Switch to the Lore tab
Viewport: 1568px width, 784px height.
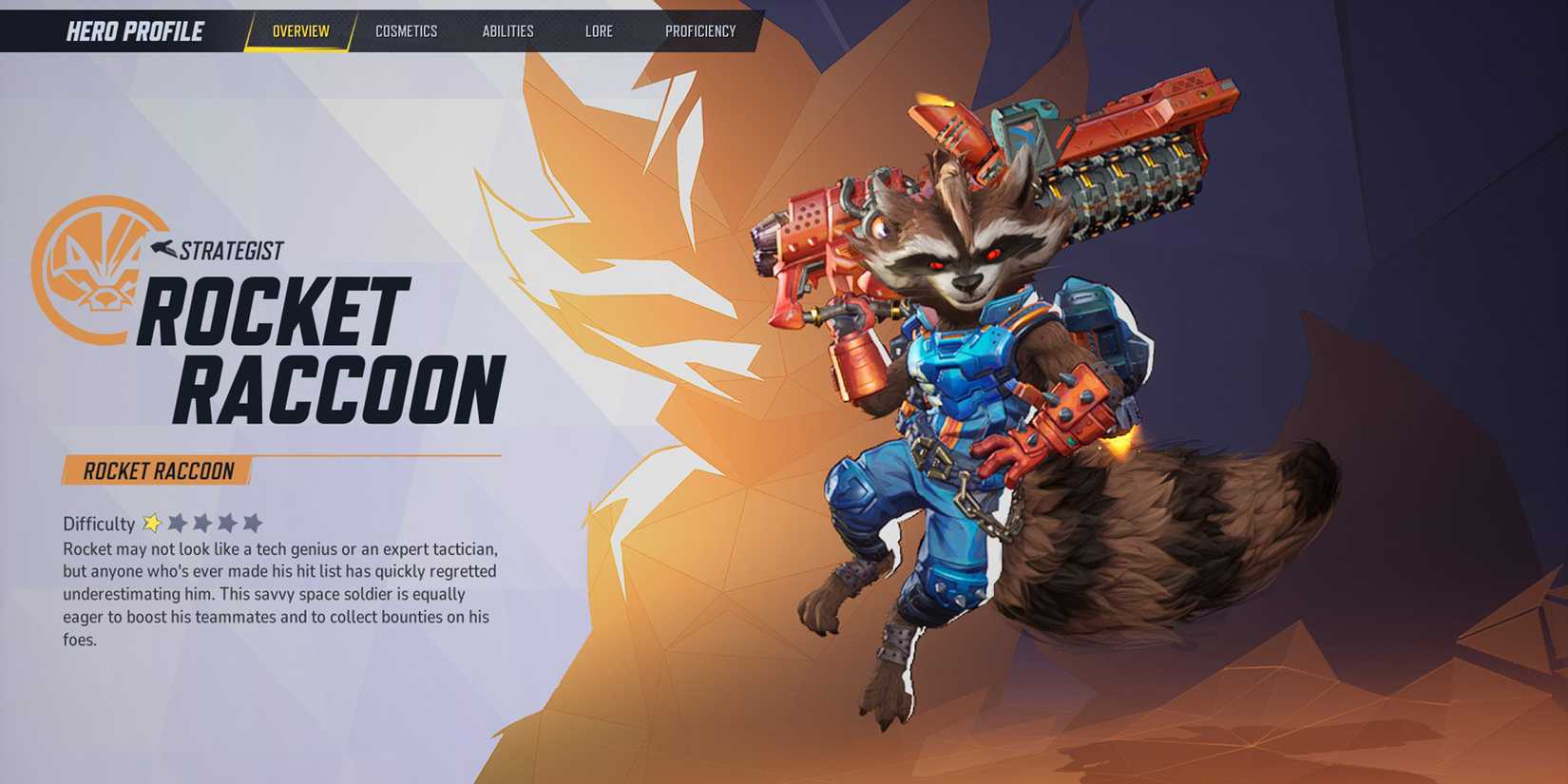click(601, 30)
